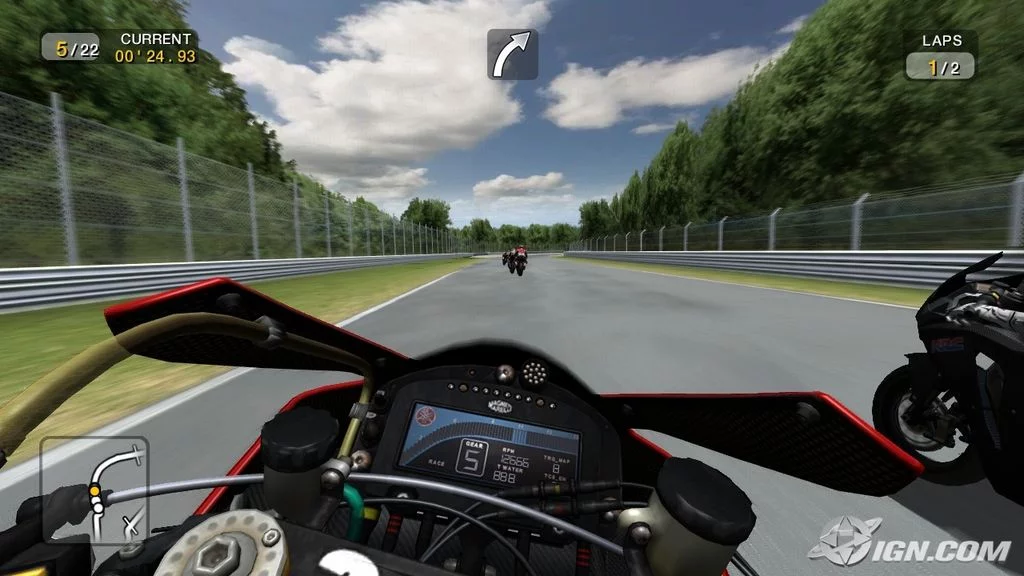Open the track minimap
Image resolution: width=1024 pixels, height=576 pixels.
point(94,490)
